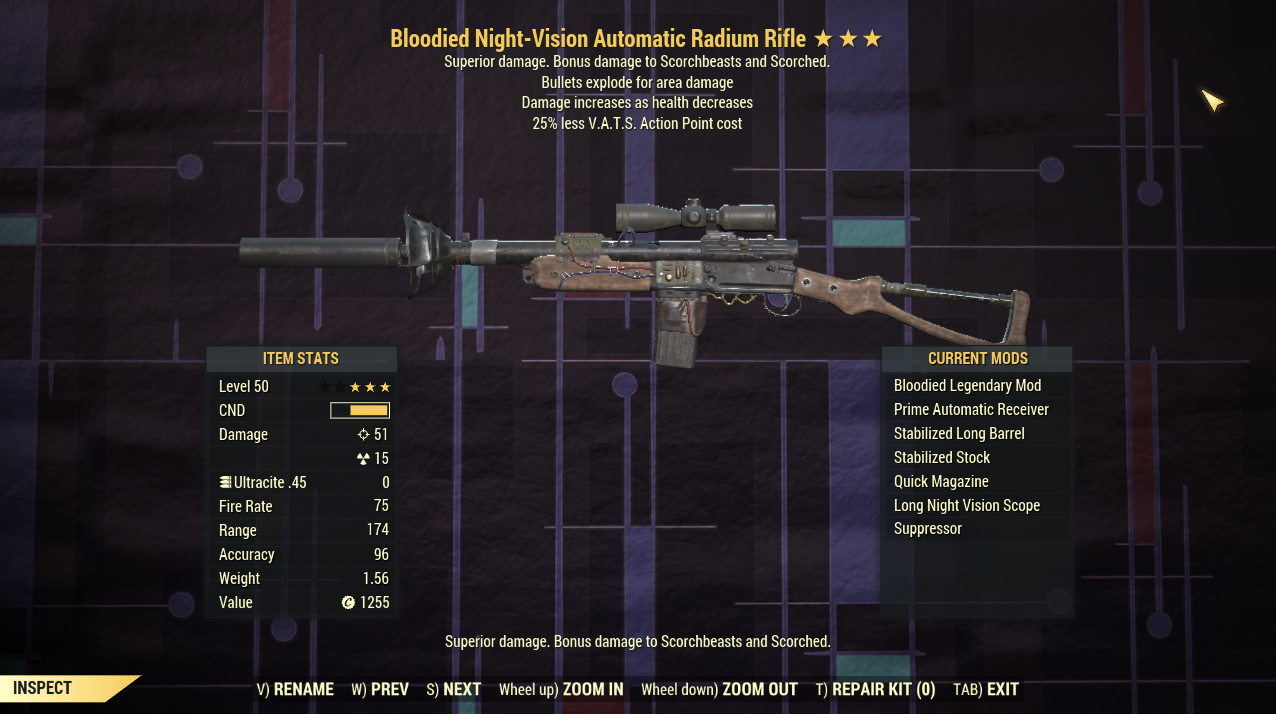Viewport: 1276px width, 714px height.
Task: Advance to the NEXT item
Action: (453, 689)
